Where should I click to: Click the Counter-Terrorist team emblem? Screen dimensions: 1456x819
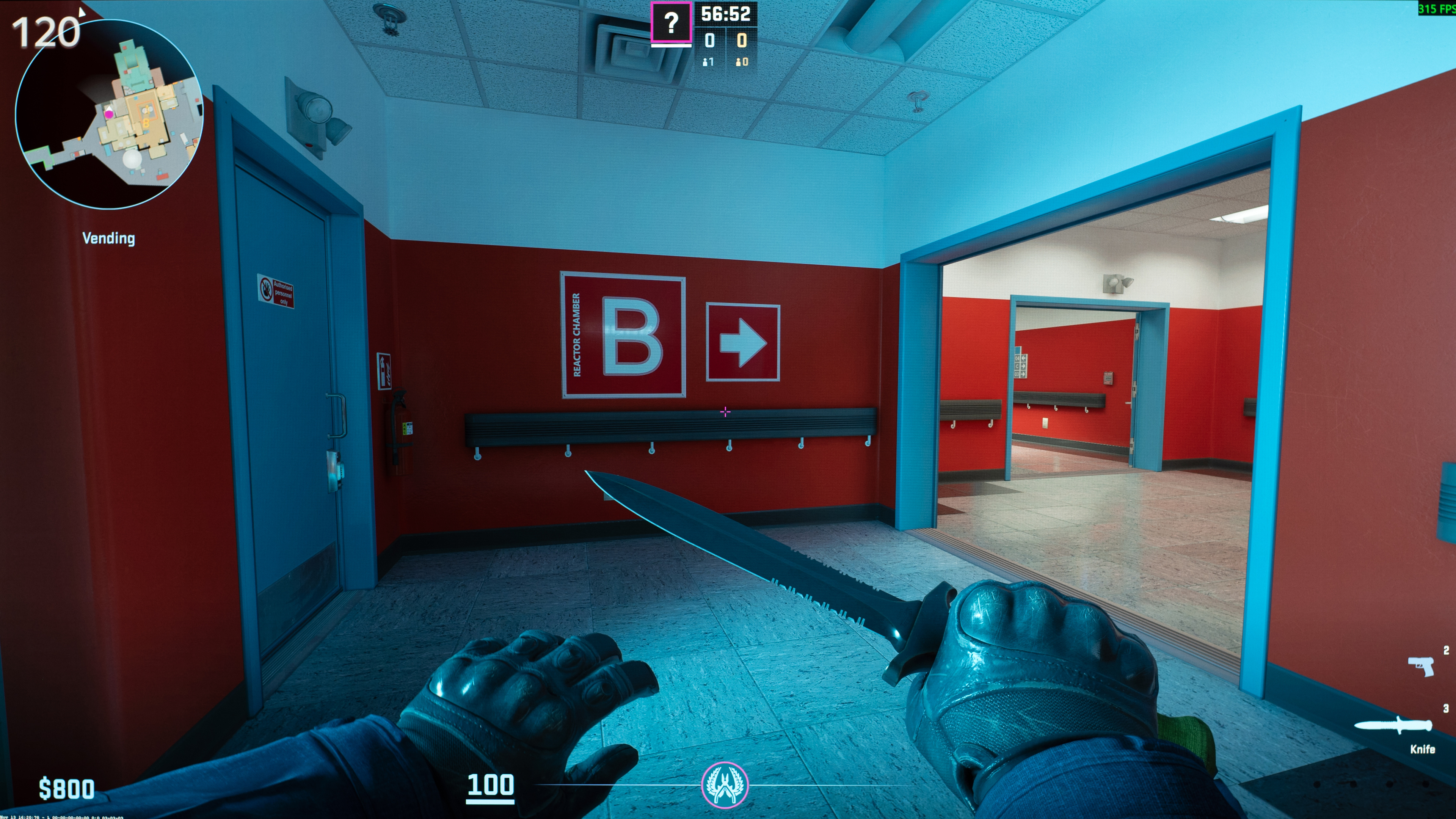pos(725,784)
